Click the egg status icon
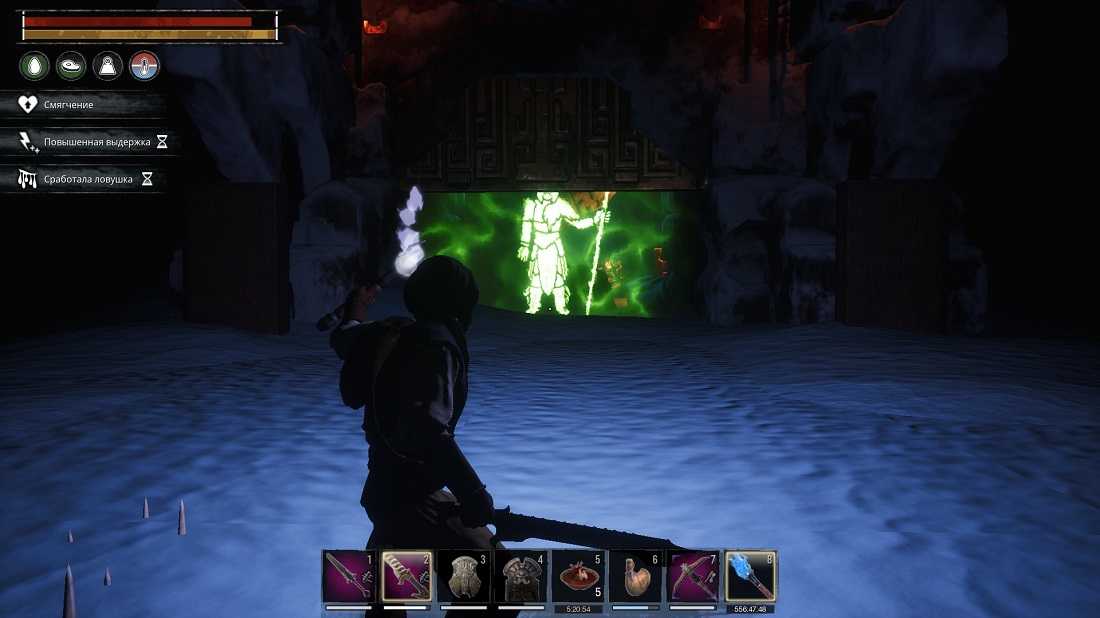The width and height of the screenshot is (1100, 618). pyautogui.click(x=33, y=66)
